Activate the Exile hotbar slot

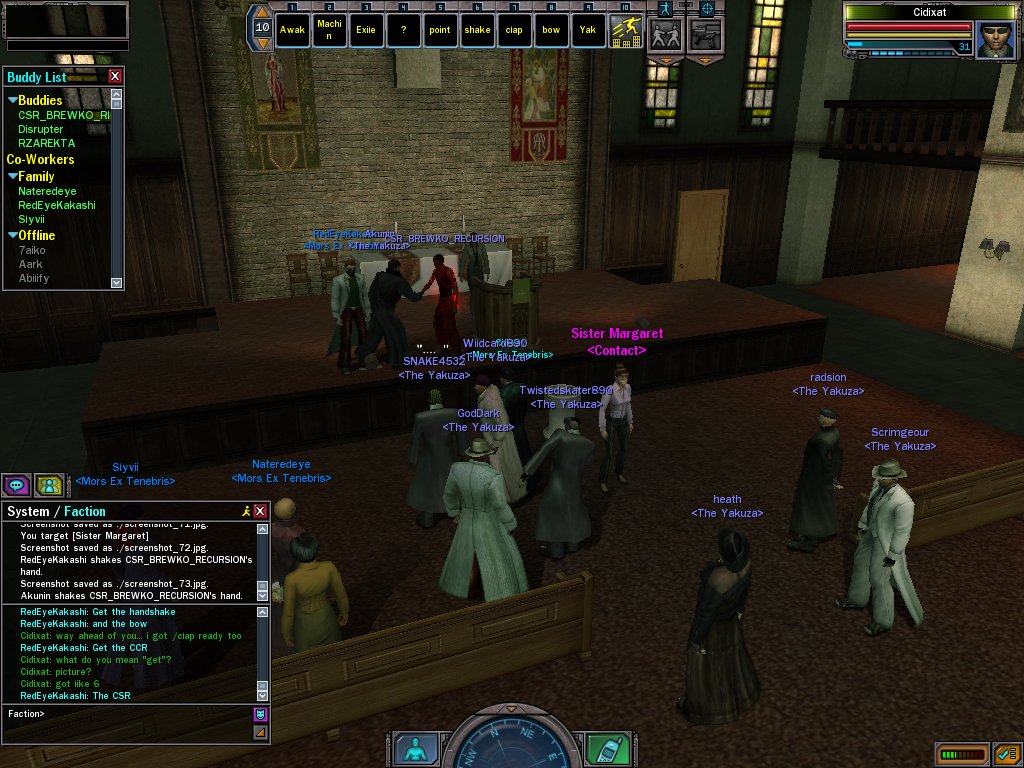[x=366, y=30]
